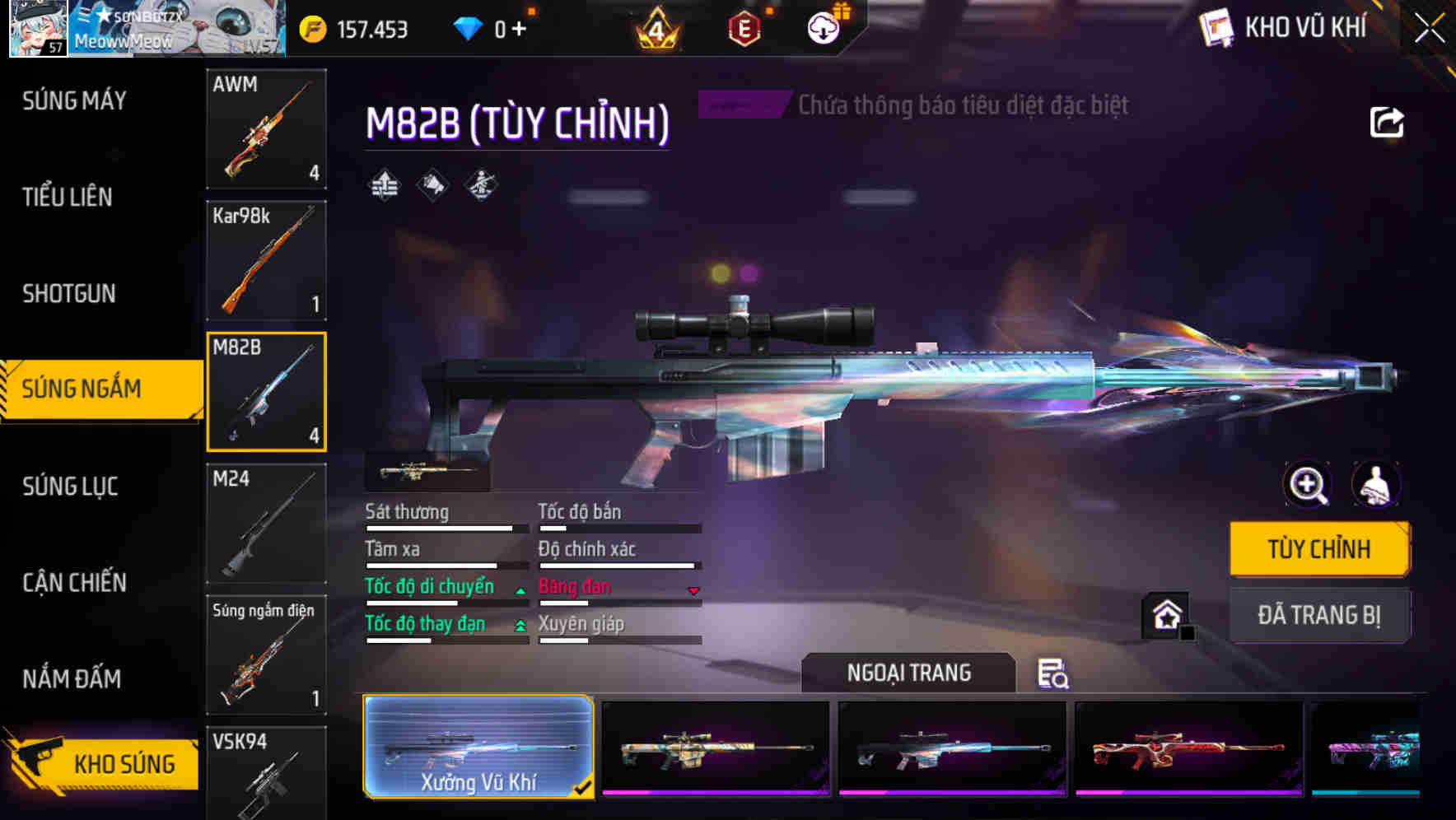Select the Kar98k weapon thumbnail
Image resolution: width=1456 pixels, height=820 pixels.
click(266, 260)
